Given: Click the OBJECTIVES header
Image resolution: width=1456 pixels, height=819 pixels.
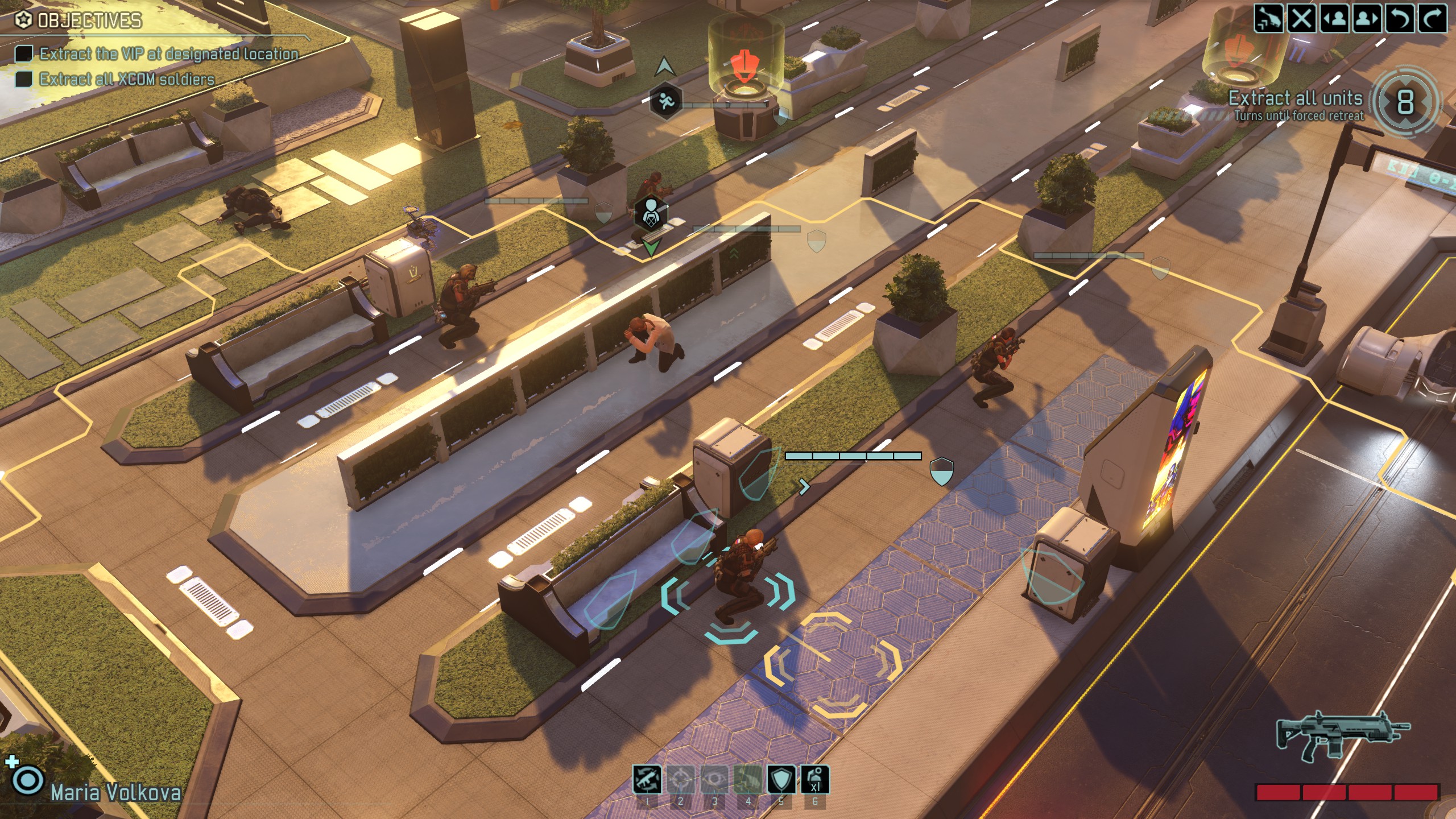Looking at the screenshot, I should pos(89,21).
